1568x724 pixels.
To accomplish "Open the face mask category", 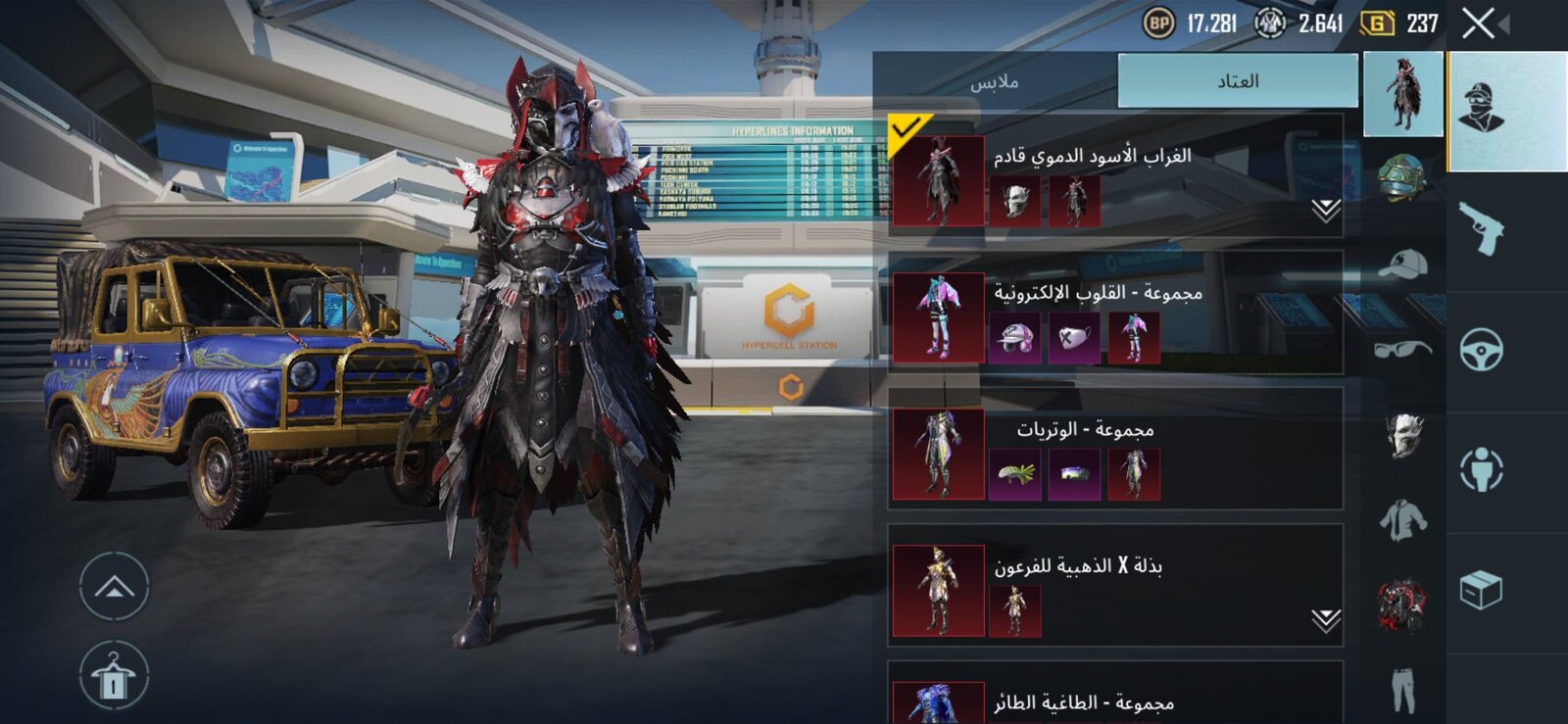I will pyautogui.click(x=1402, y=434).
